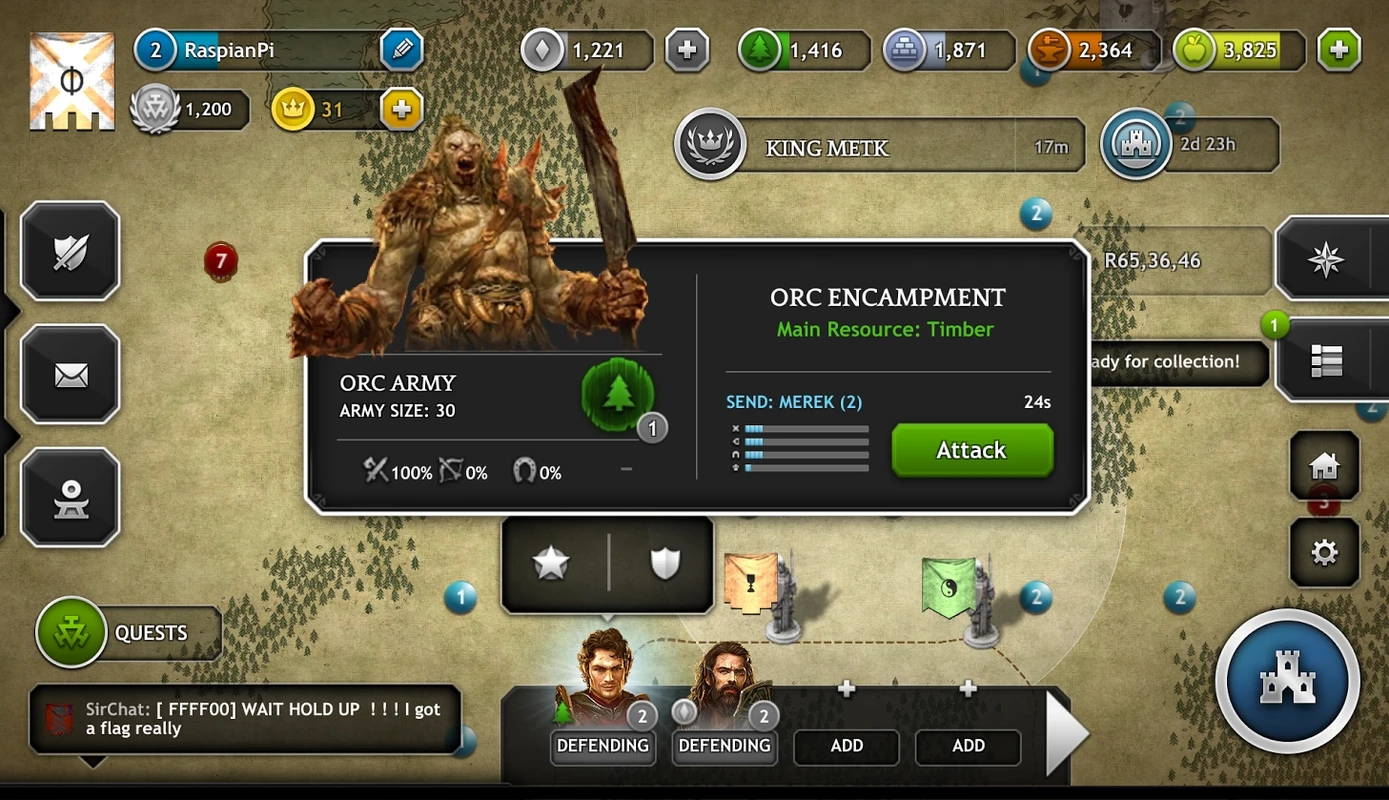1389x800 pixels.
Task: Open the QUESTS menu
Action: click(x=128, y=632)
